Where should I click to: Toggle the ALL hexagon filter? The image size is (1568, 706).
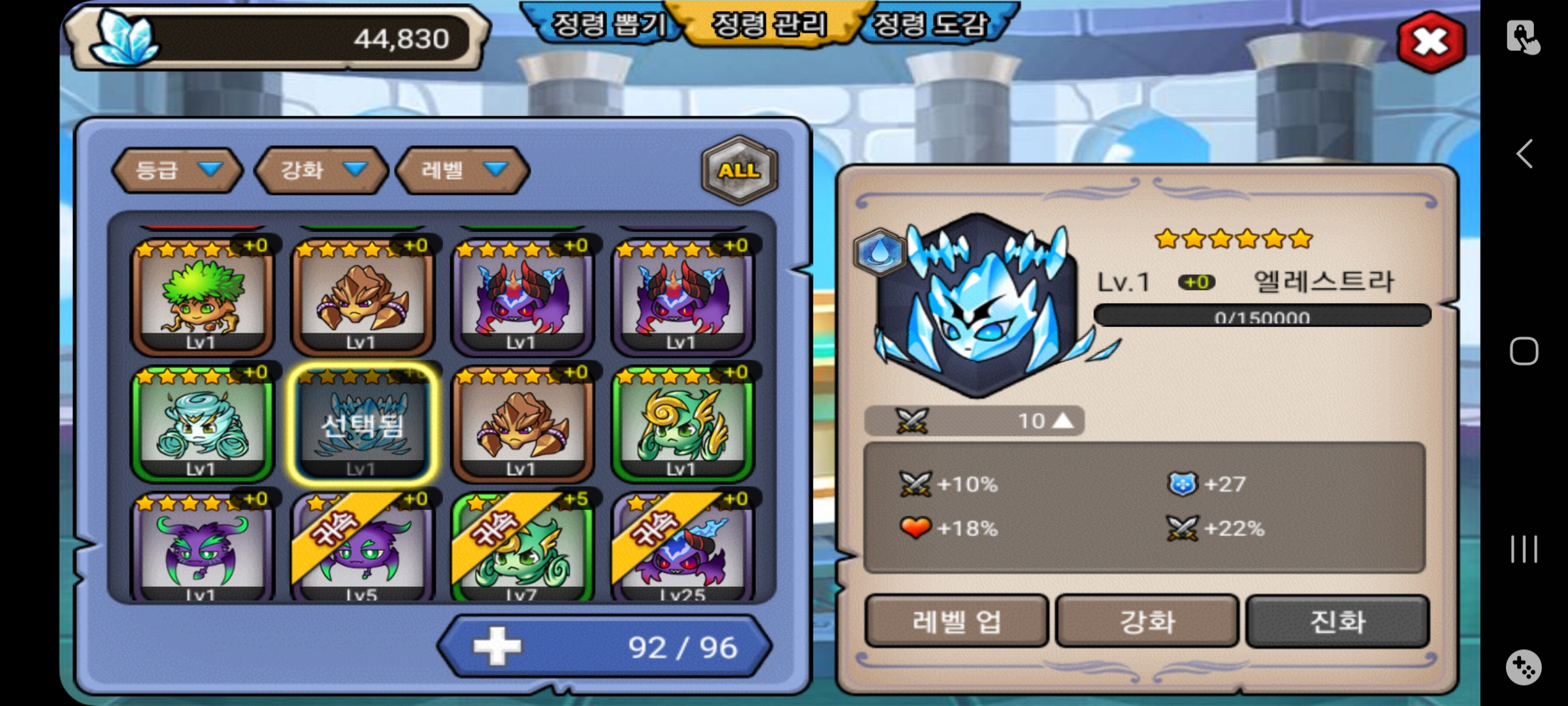pos(739,170)
